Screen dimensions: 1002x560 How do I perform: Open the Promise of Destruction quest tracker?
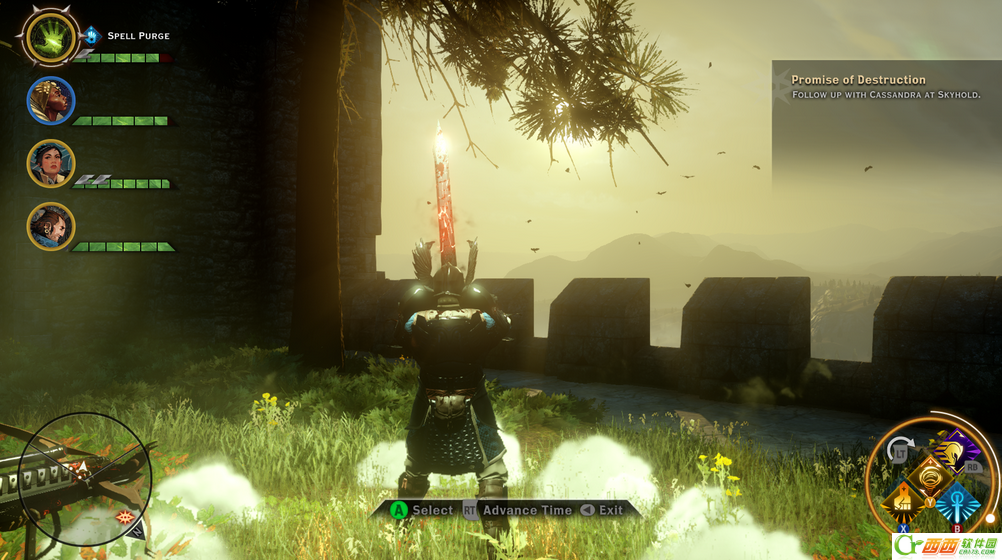click(858, 80)
